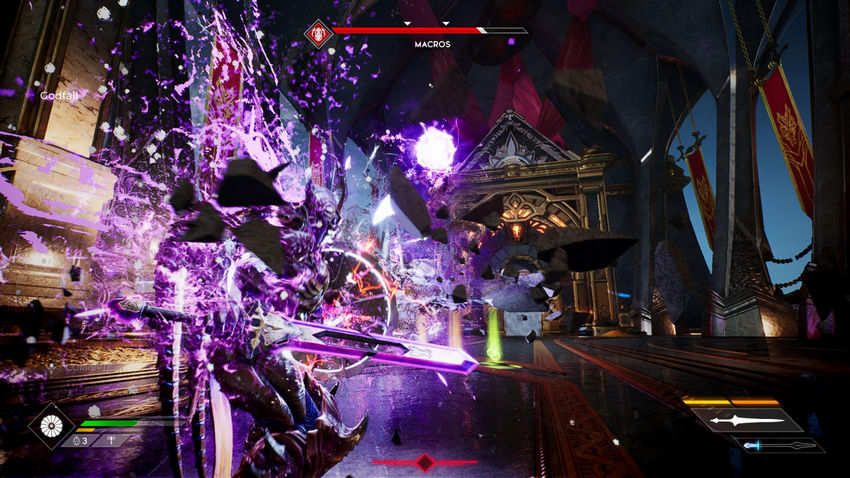Click the round shield emblem icon

(50, 425)
